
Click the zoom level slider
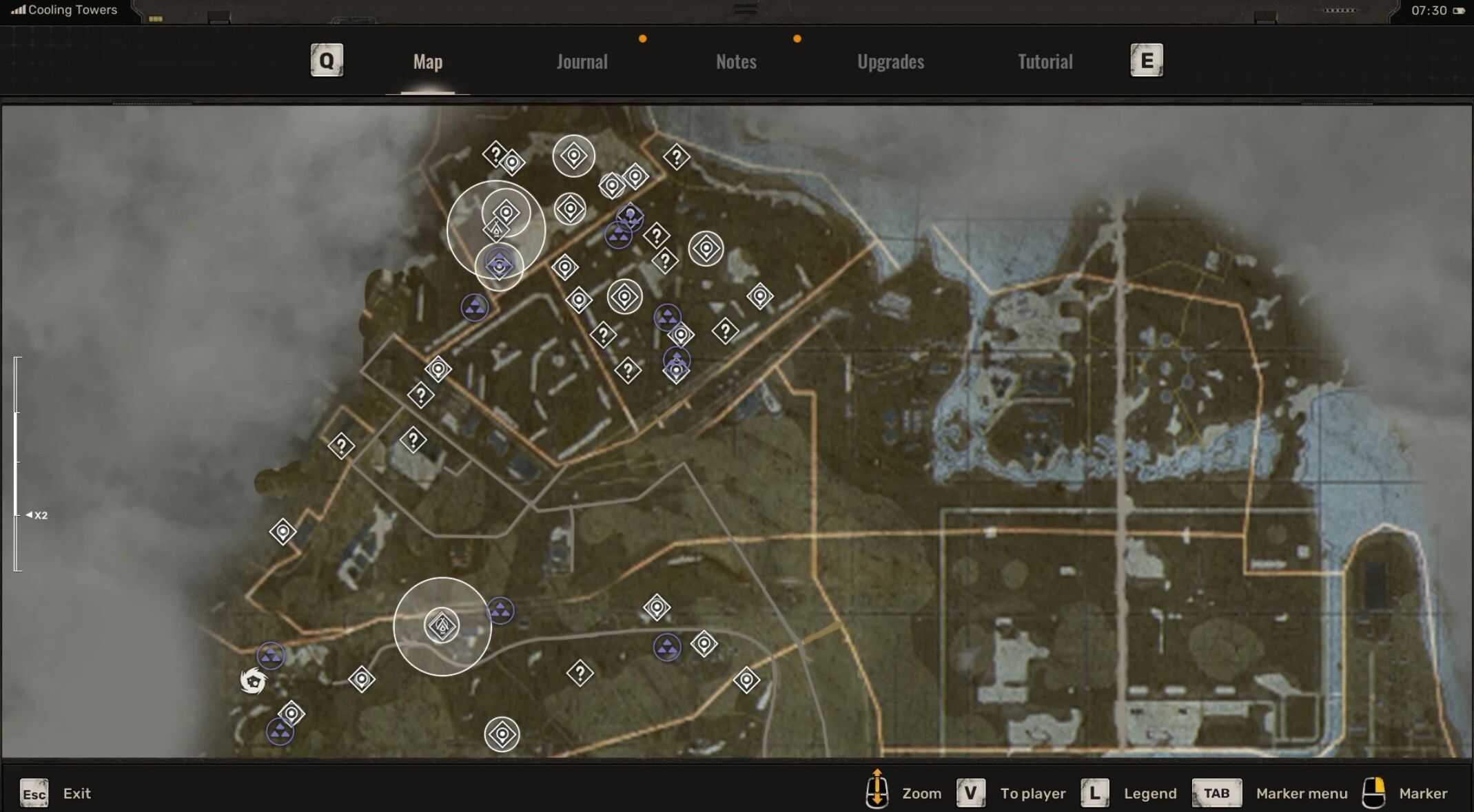click(x=17, y=464)
